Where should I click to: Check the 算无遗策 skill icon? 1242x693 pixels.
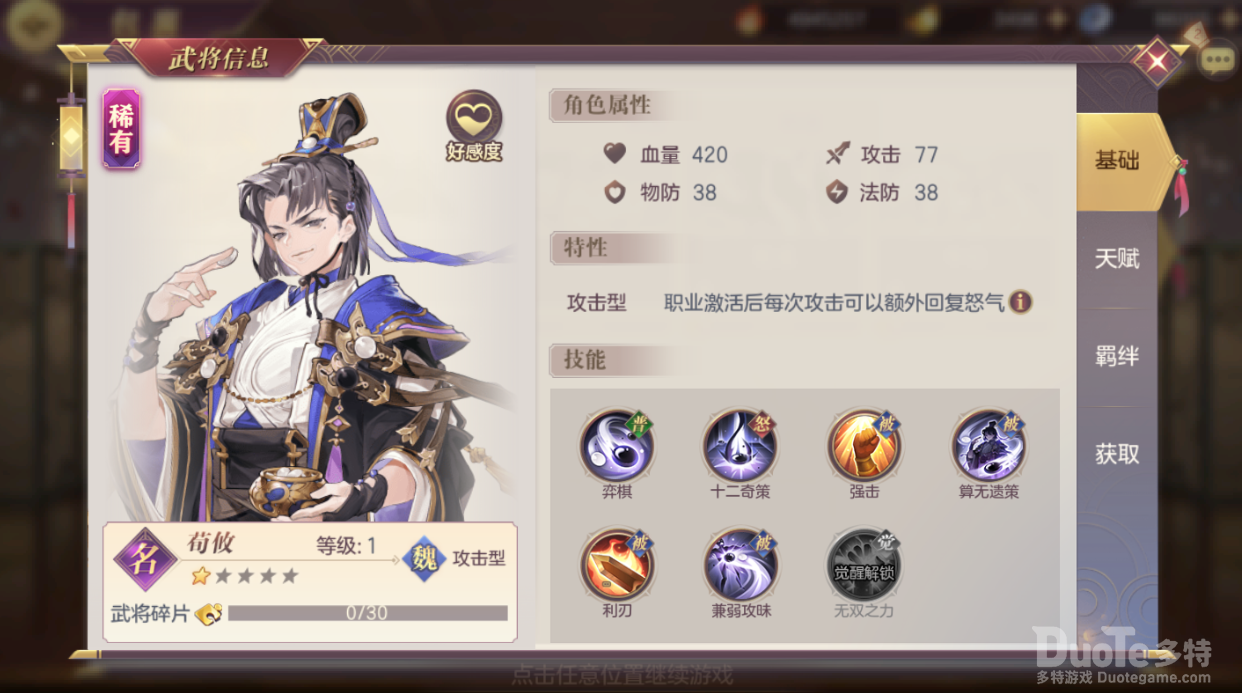[x=987, y=446]
